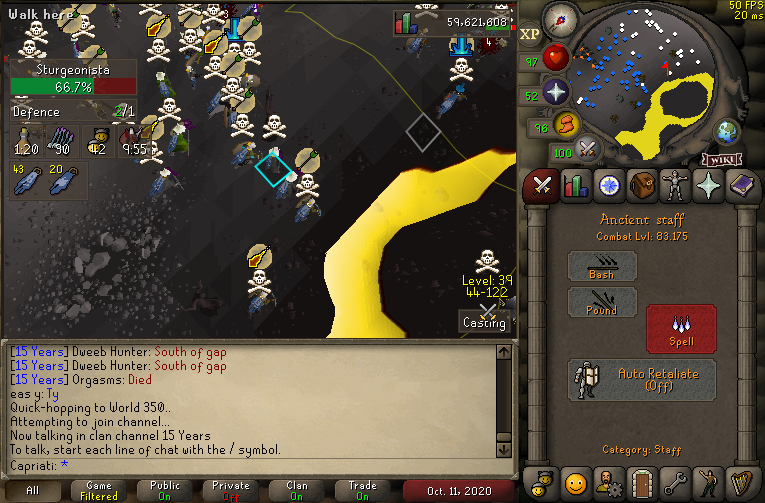Open the Music player harp tab
This screenshot has height=503, width=765.
tap(742, 482)
